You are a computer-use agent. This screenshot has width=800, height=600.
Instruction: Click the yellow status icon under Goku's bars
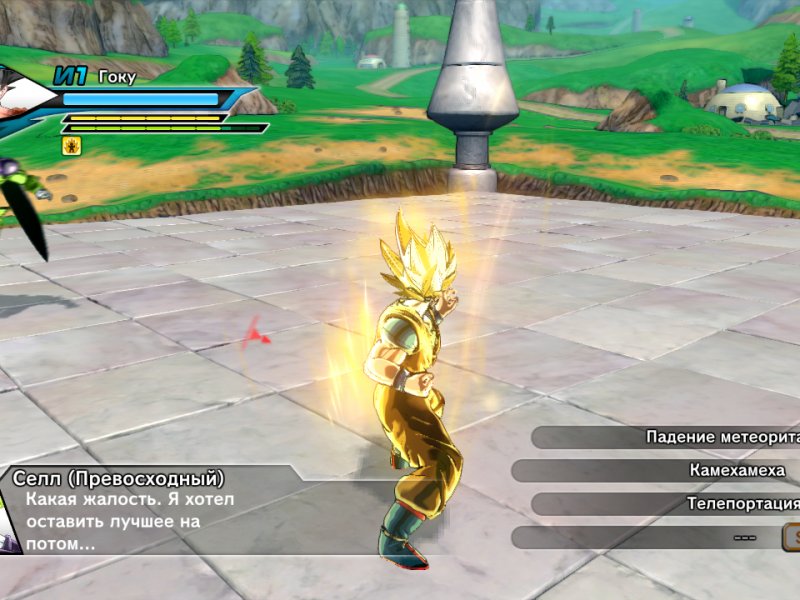(71, 146)
